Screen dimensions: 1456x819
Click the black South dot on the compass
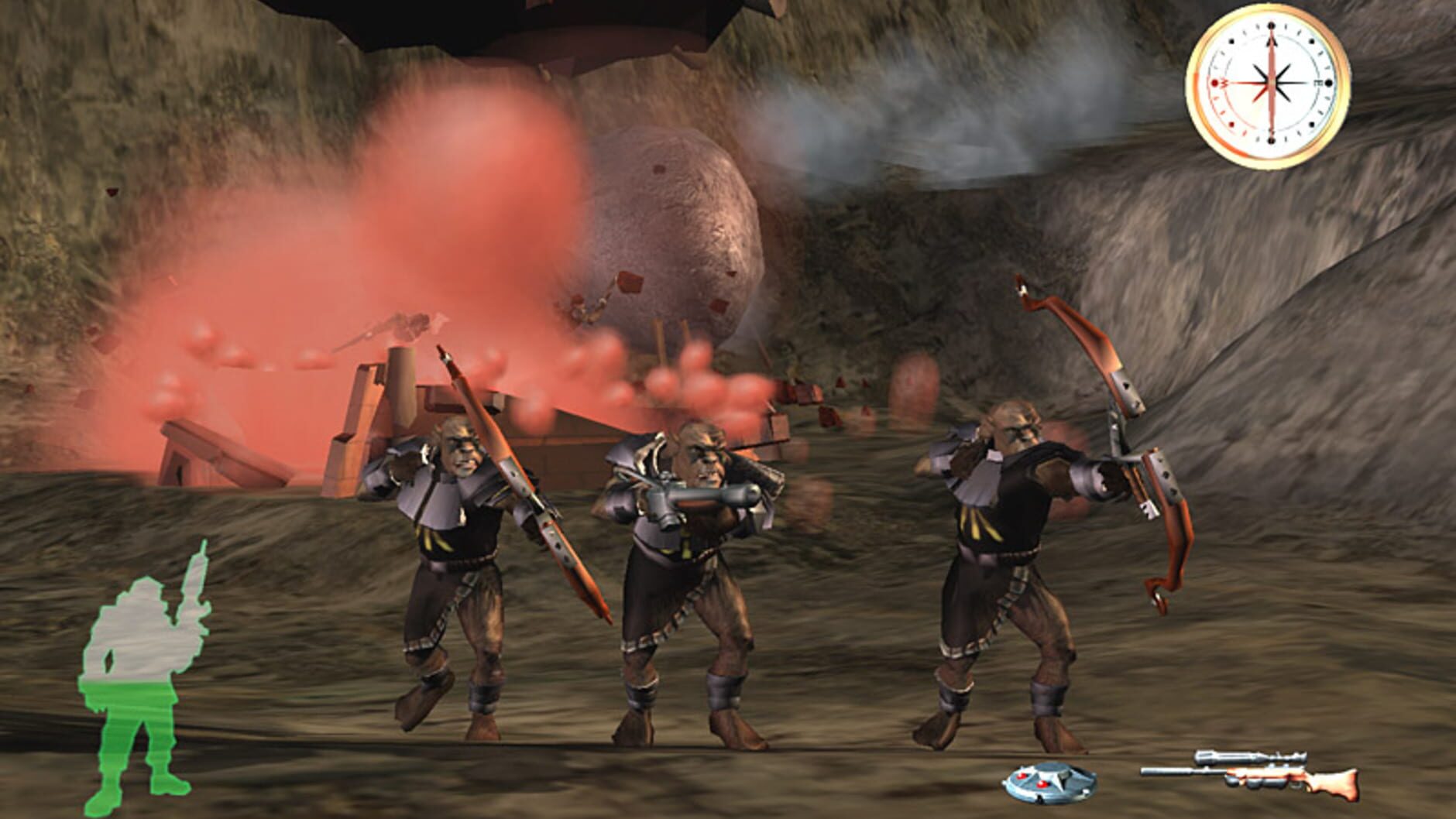pos(1272,140)
